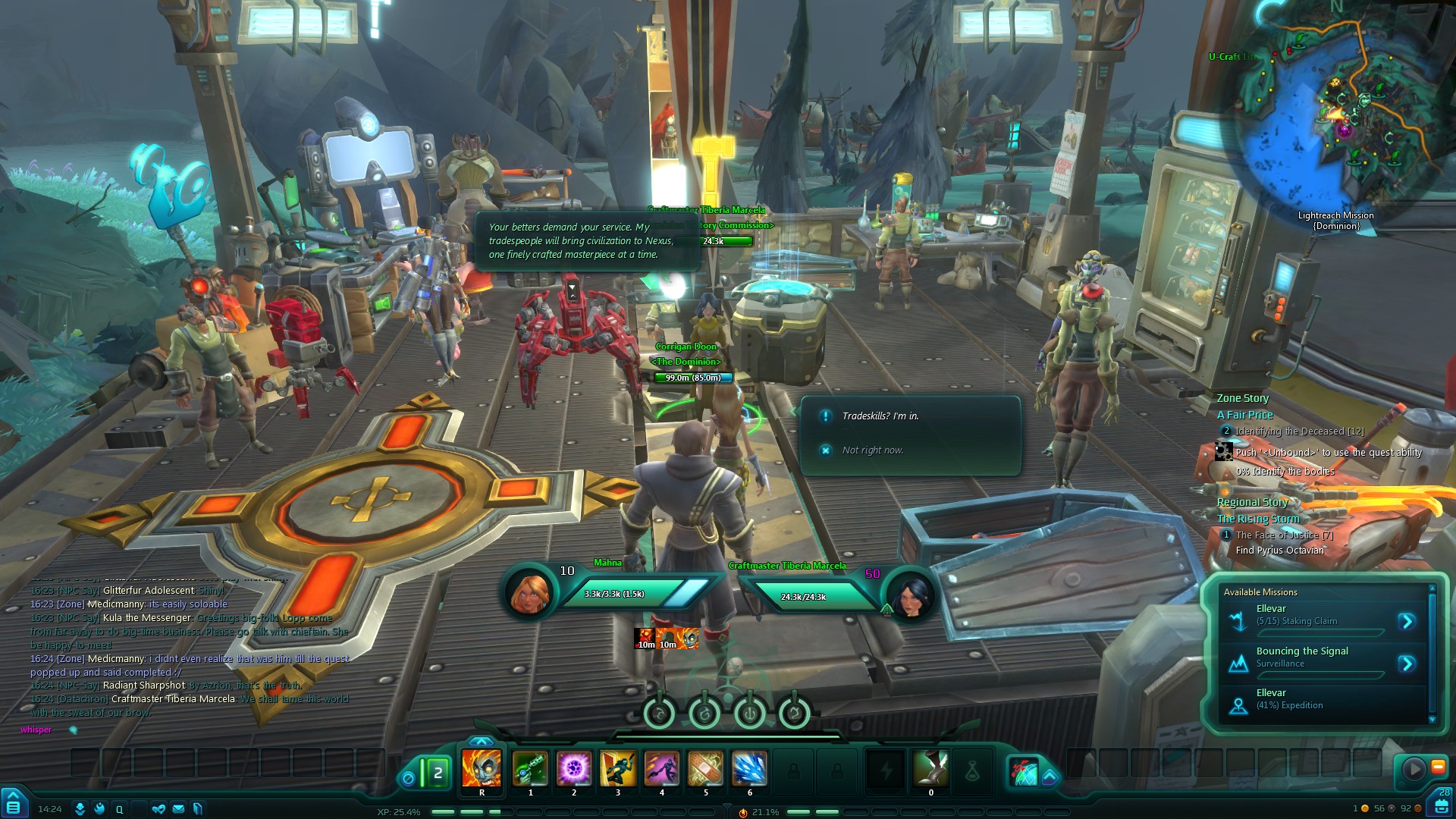Use the green pistol ability in slot 1
The width and height of the screenshot is (1456, 819).
coord(530,768)
